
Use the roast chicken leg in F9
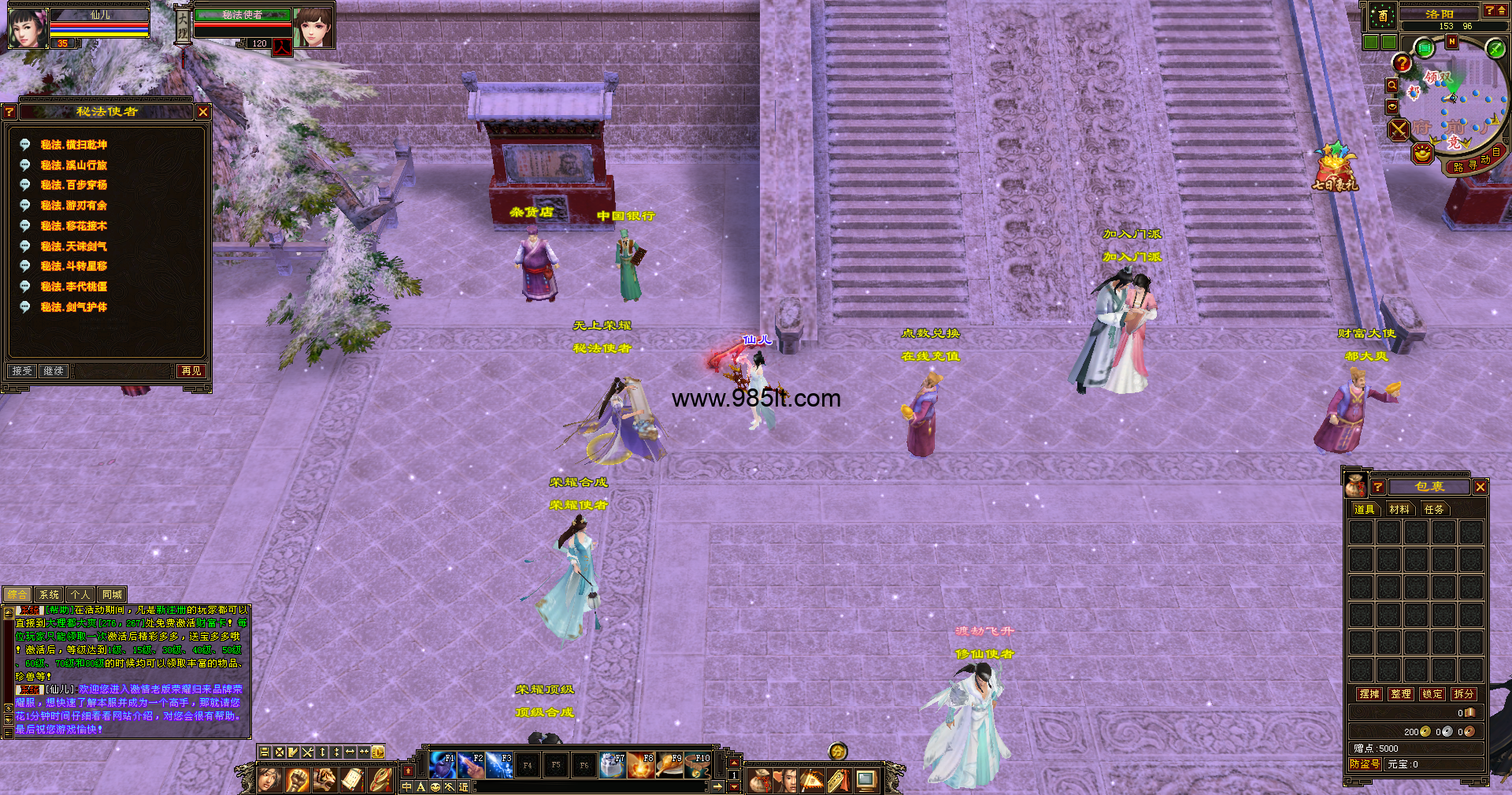click(x=669, y=765)
